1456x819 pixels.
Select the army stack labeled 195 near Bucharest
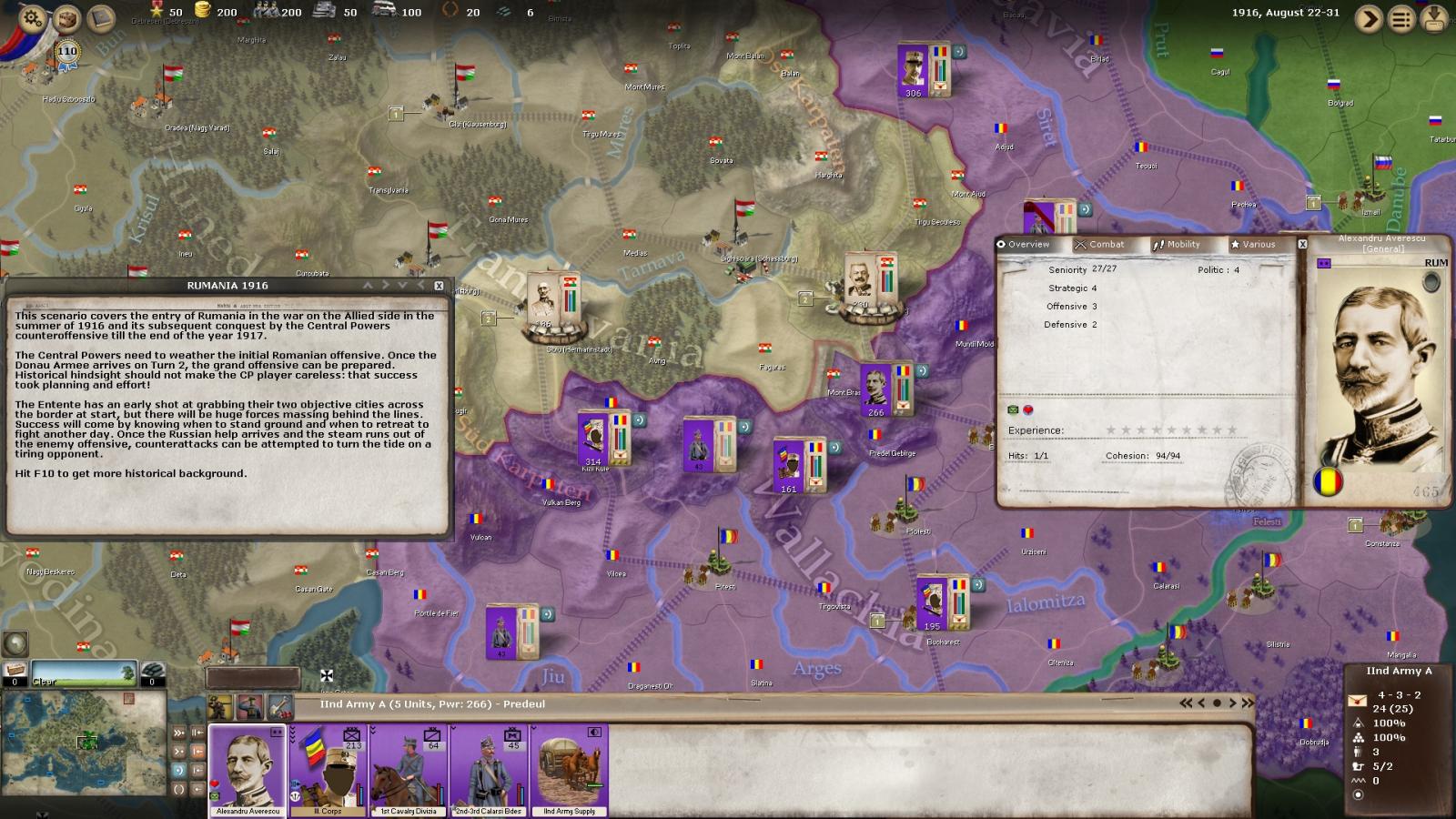pos(943,602)
